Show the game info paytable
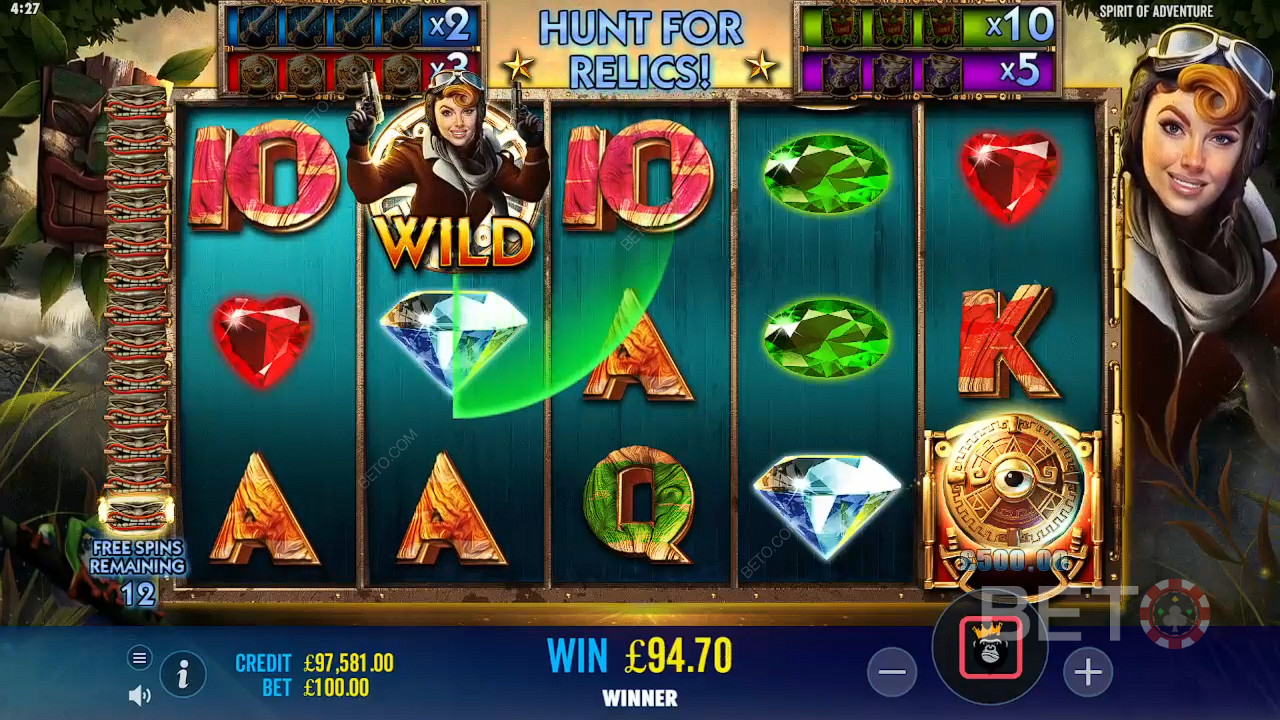Image resolution: width=1280 pixels, height=720 pixels. click(183, 675)
